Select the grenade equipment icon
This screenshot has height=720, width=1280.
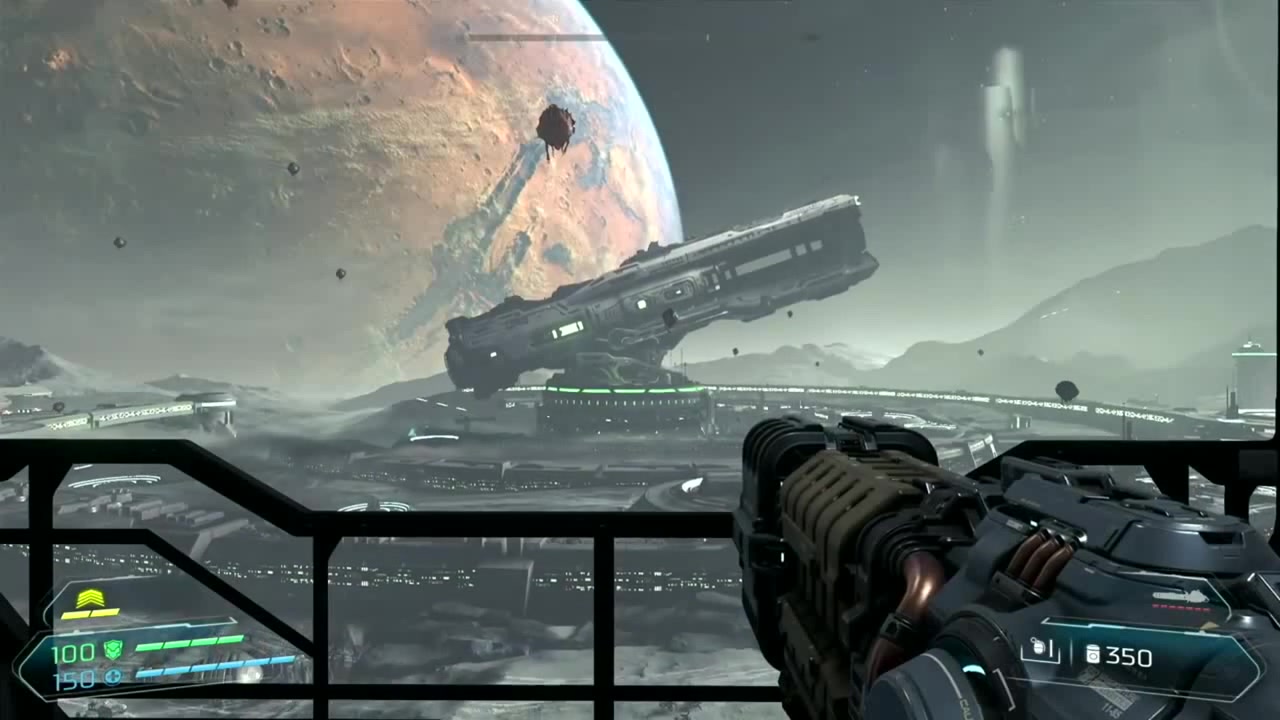(1039, 648)
